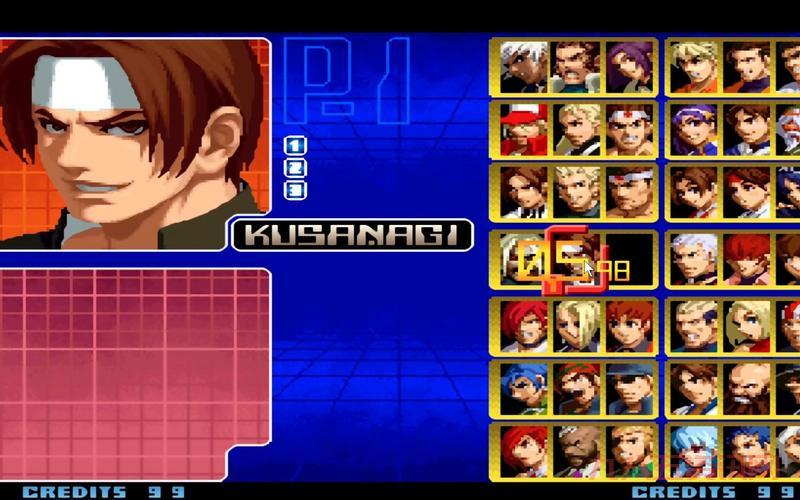This screenshot has height=500, width=800.
Task: Select Terry Bogard's red cap portrait
Action: (x=525, y=130)
